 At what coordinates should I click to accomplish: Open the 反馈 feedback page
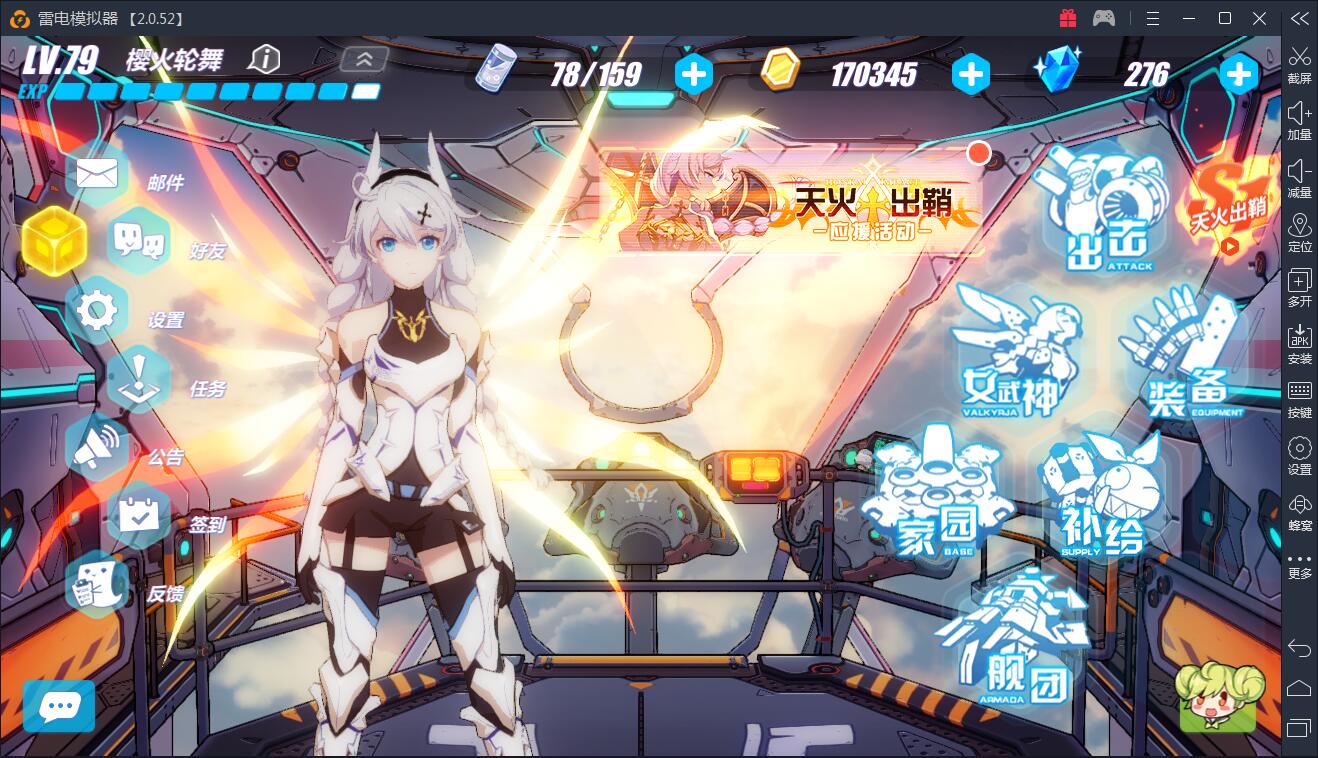tap(97, 585)
